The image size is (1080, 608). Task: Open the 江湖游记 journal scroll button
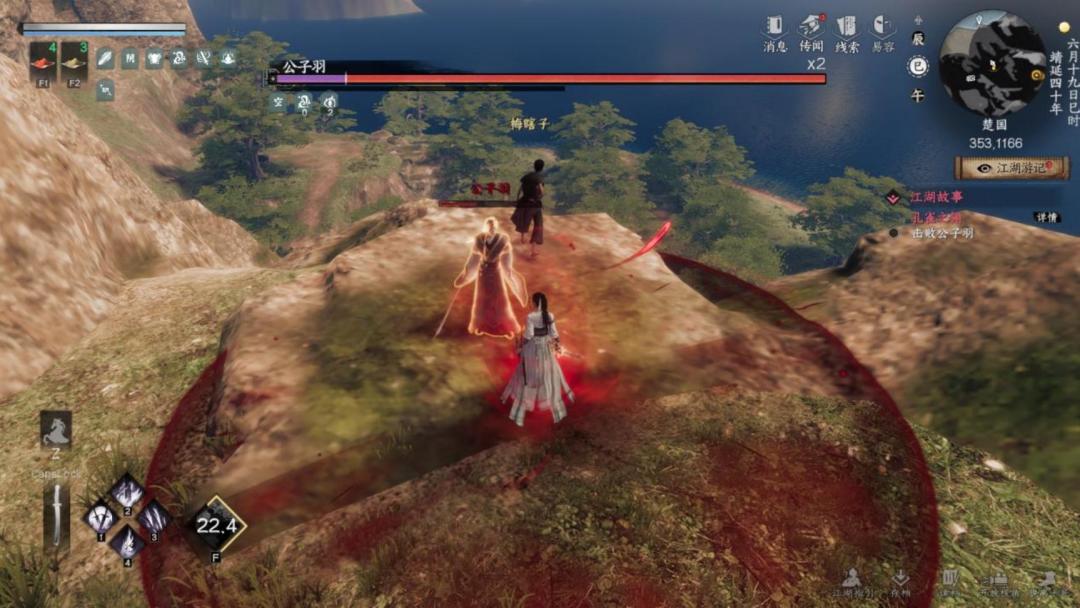pyautogui.click(x=1011, y=168)
